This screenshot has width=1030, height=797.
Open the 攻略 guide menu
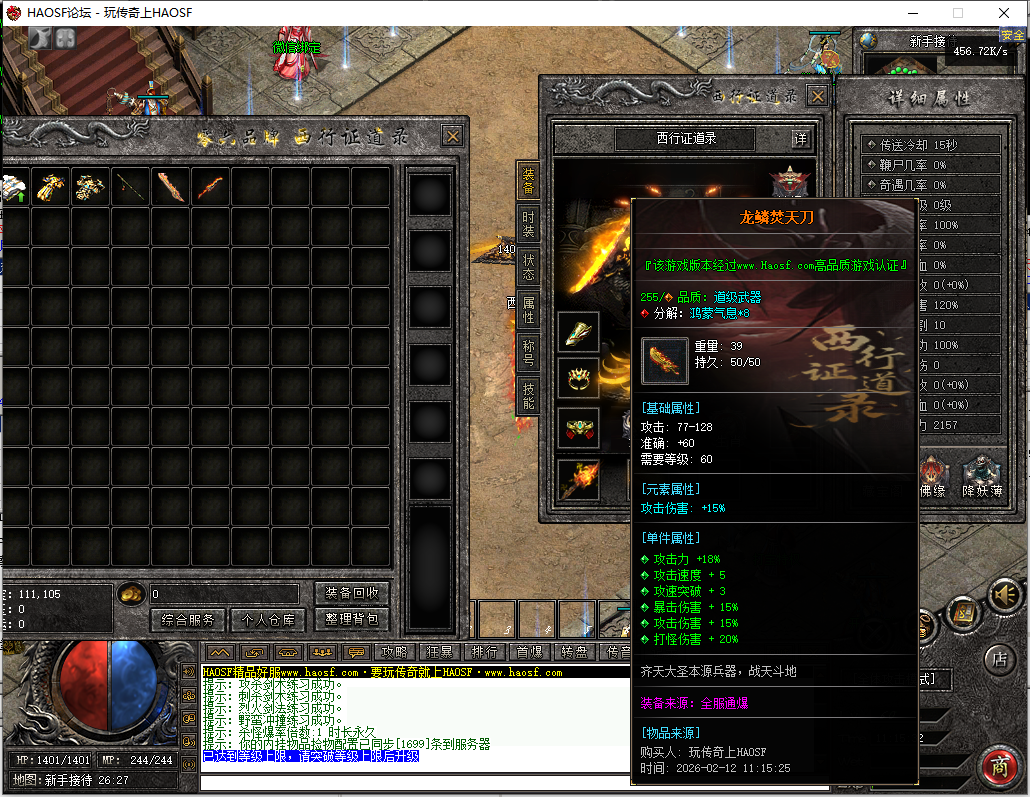click(395, 652)
